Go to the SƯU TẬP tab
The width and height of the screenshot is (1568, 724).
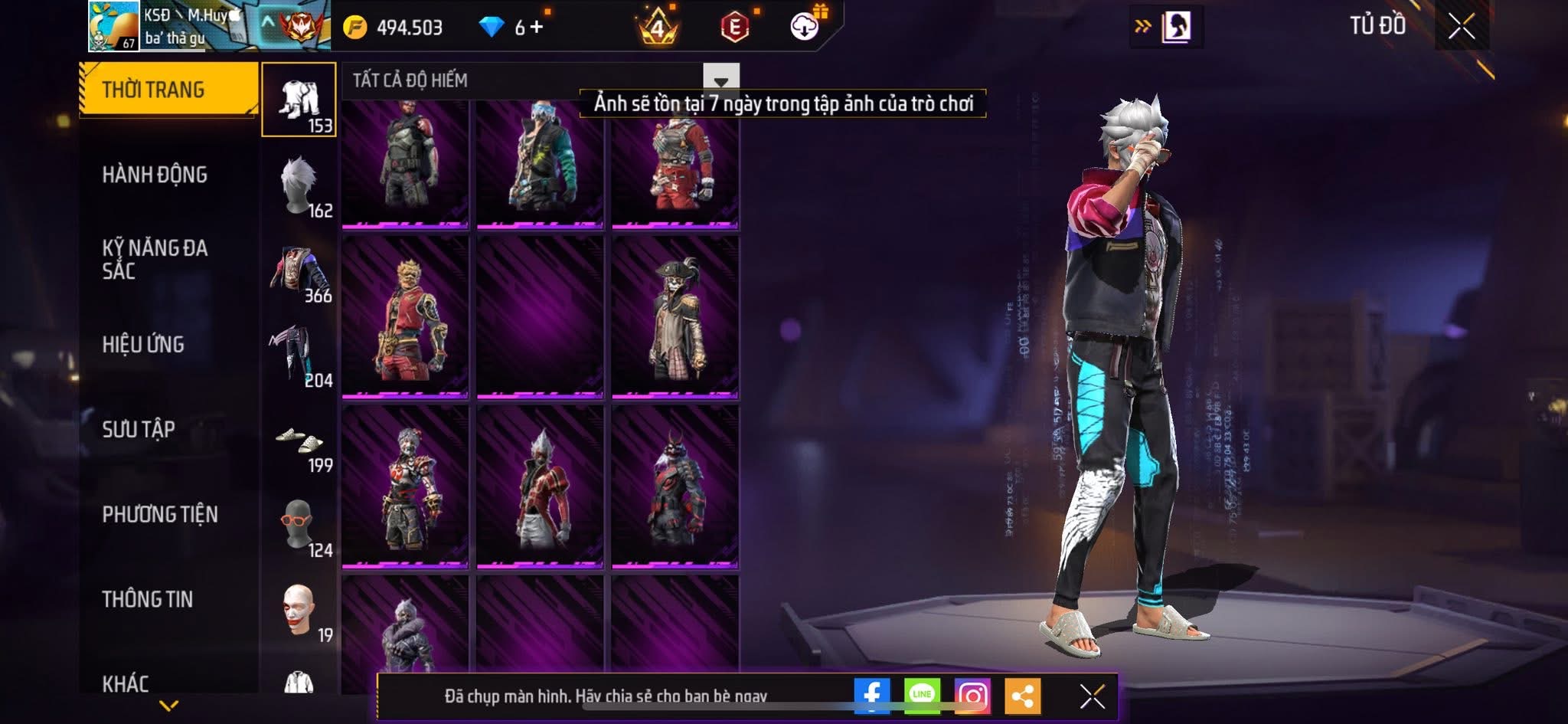[x=139, y=429]
